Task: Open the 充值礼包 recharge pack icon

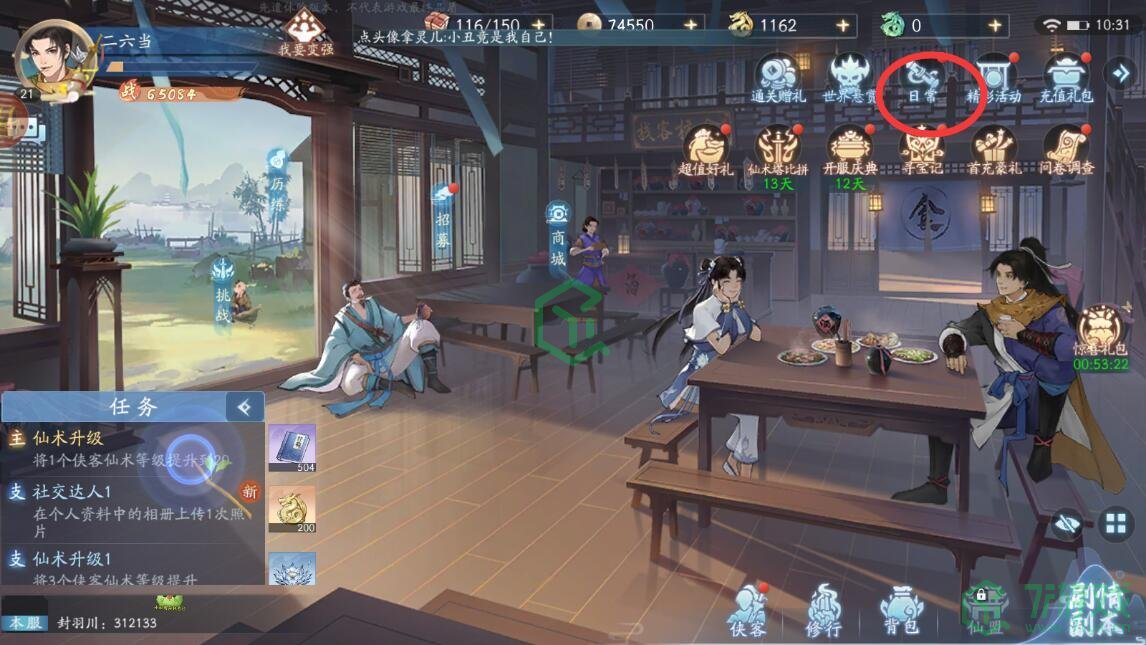Action: pos(1067,76)
